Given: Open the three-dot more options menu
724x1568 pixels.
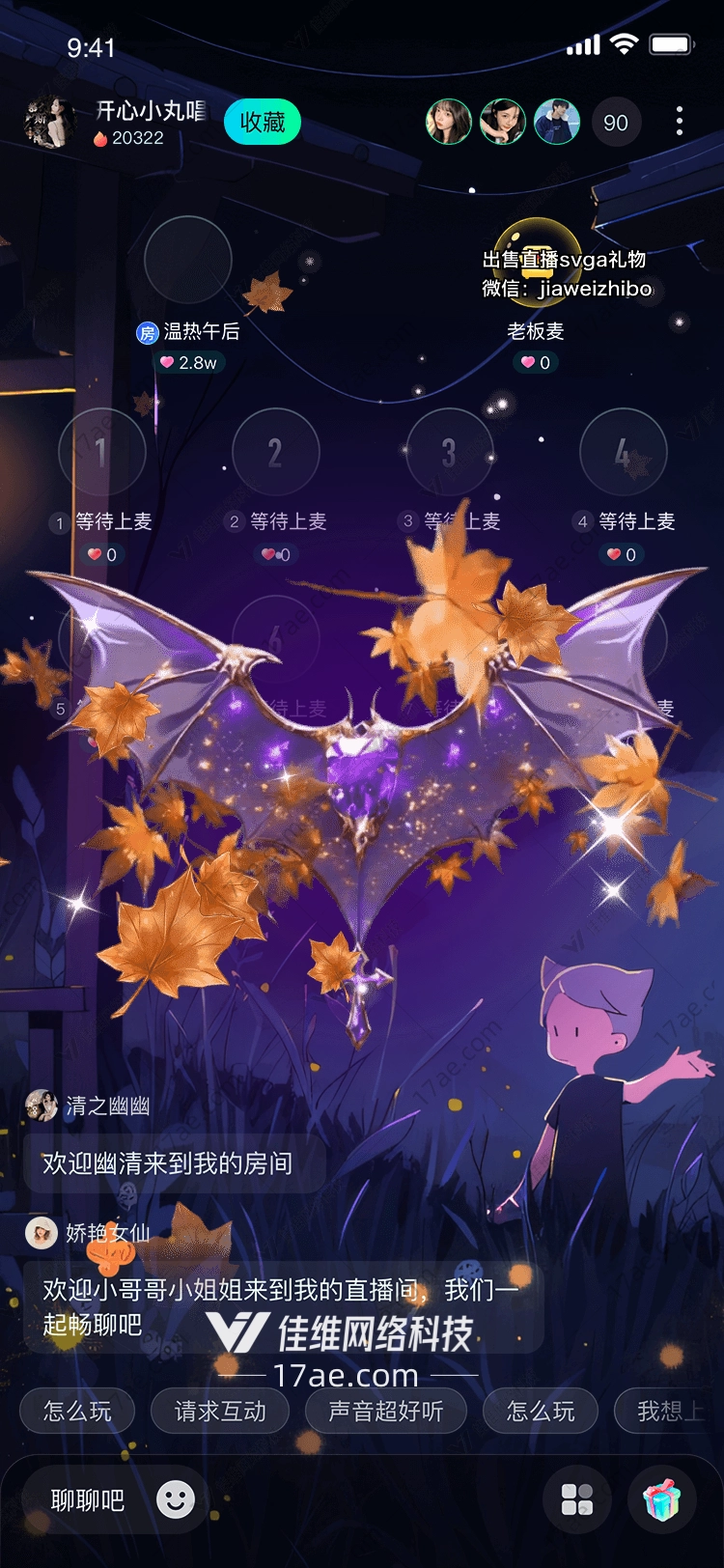Looking at the screenshot, I should pos(680,122).
